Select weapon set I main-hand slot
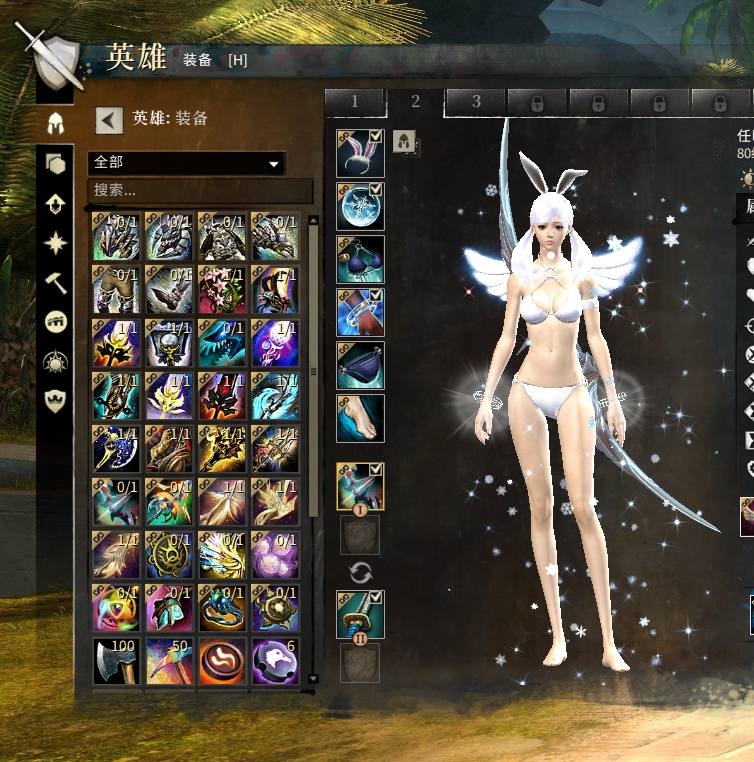This screenshot has height=762, width=754. (360, 487)
